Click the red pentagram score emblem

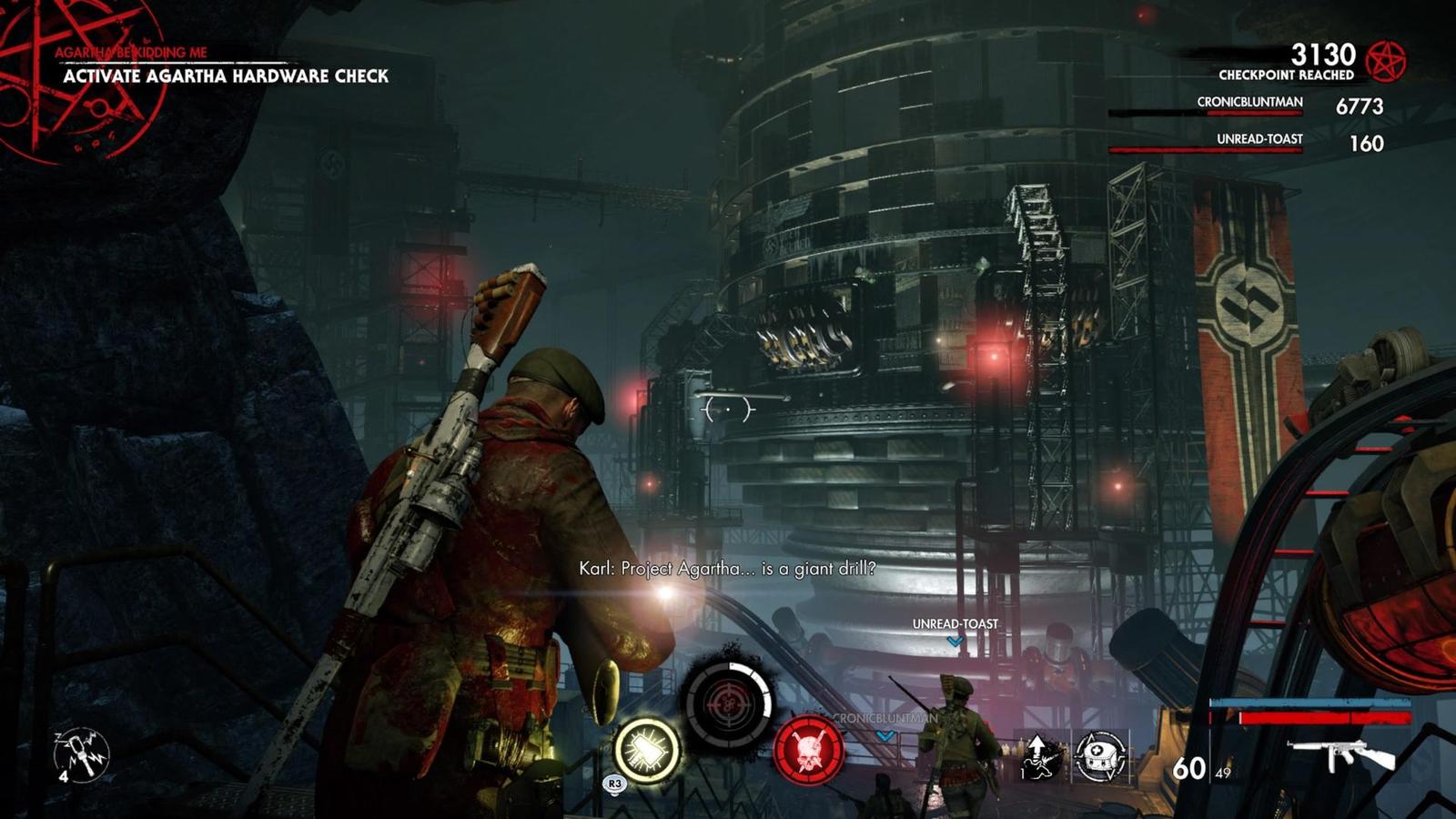[1388, 61]
